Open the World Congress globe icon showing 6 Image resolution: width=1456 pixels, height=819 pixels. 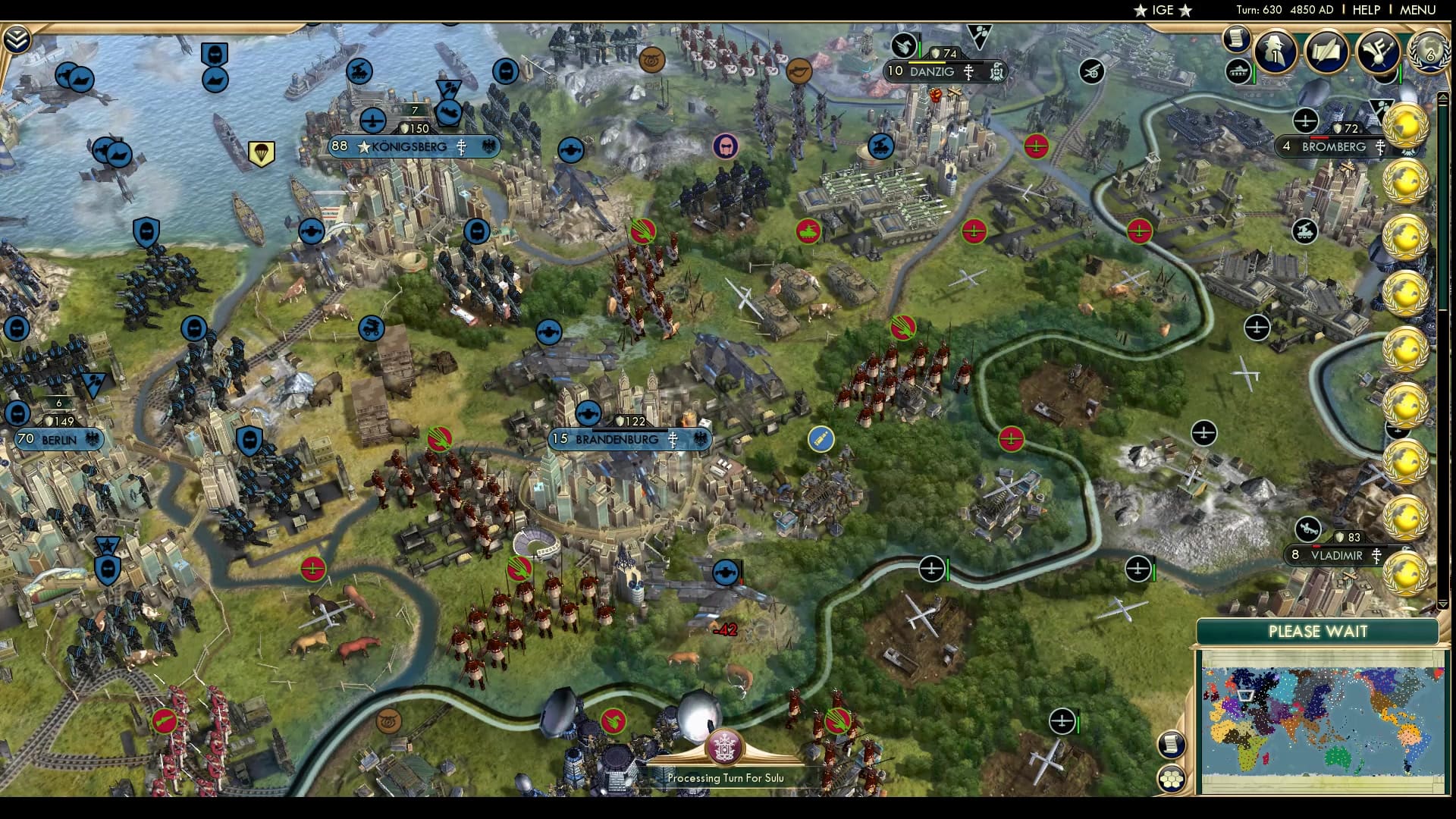pos(1429,53)
